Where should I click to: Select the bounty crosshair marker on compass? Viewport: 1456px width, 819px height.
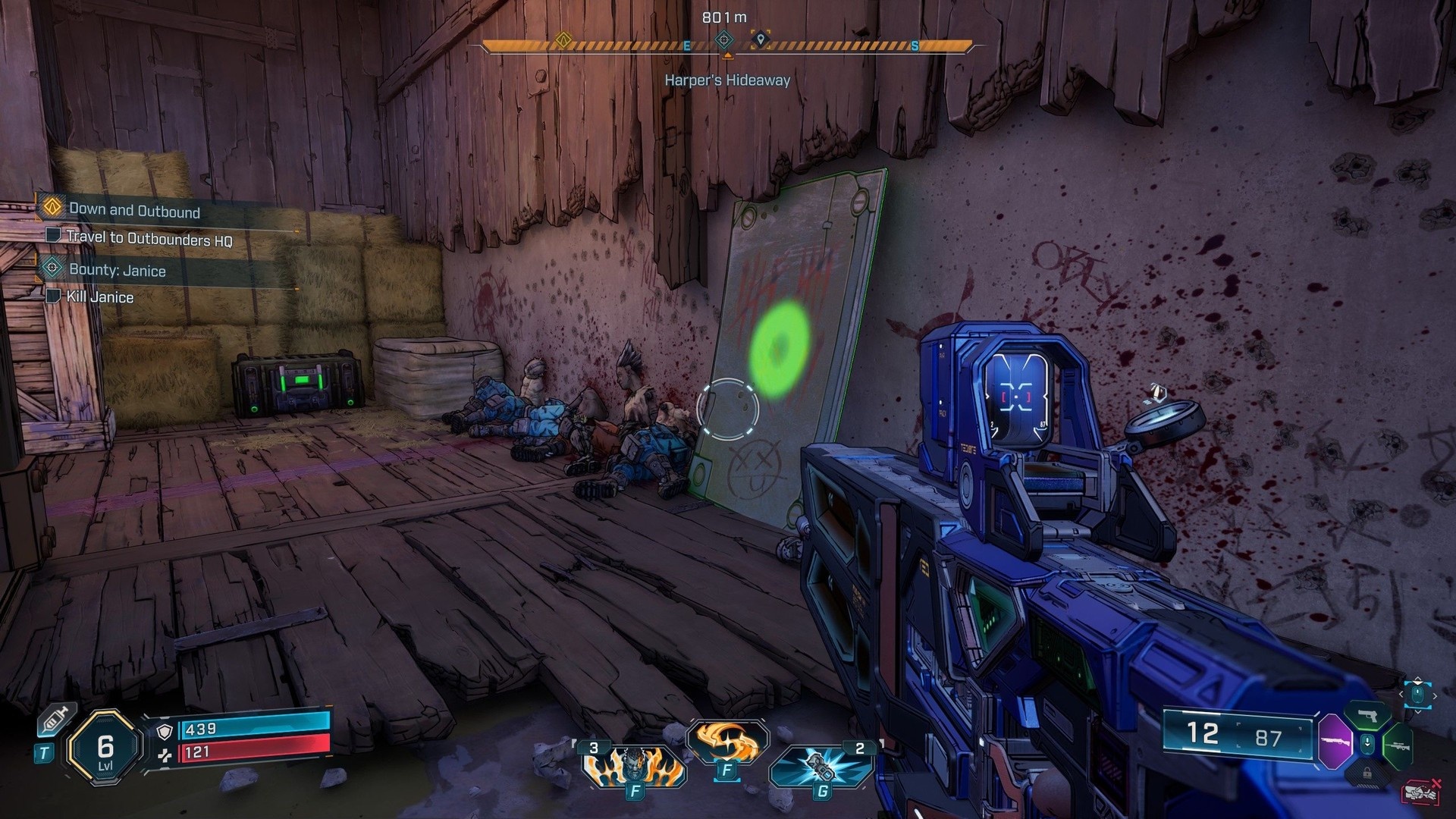tap(725, 39)
